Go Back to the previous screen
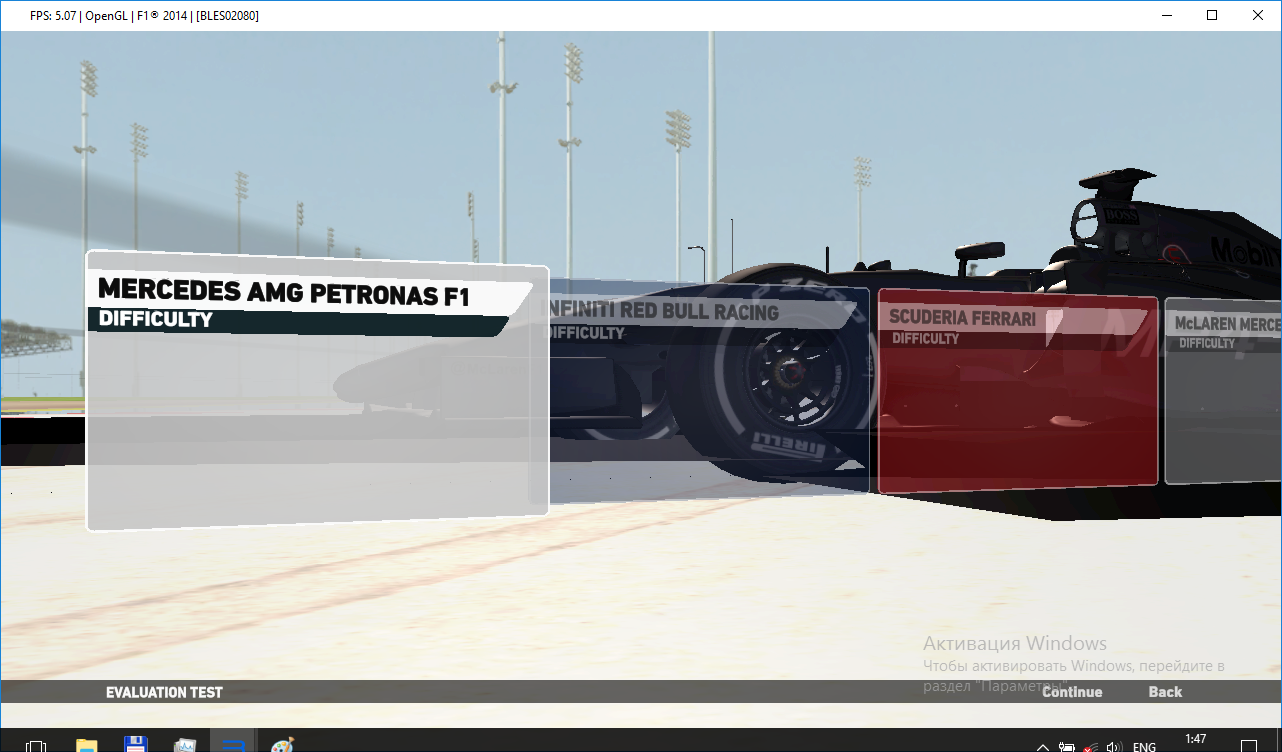The width and height of the screenshot is (1282, 752). tap(1165, 692)
